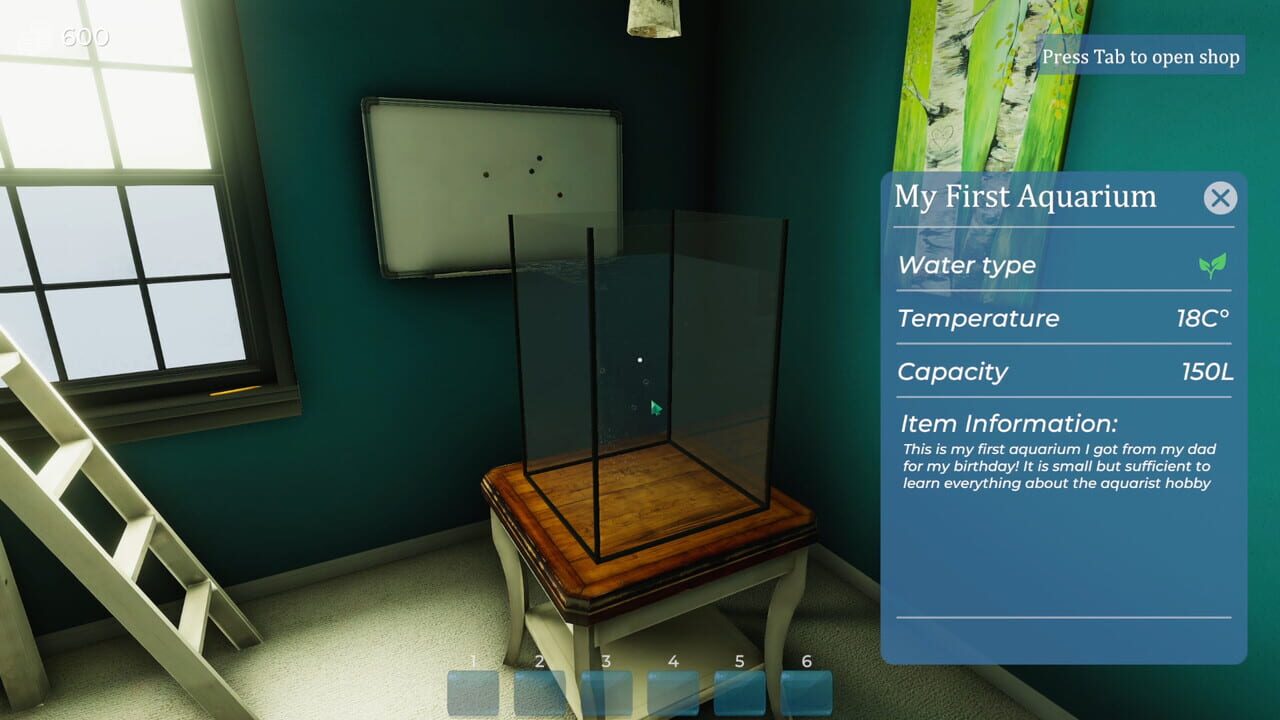Select hotbar slot 2
The height and width of the screenshot is (720, 1280).
pyautogui.click(x=538, y=690)
